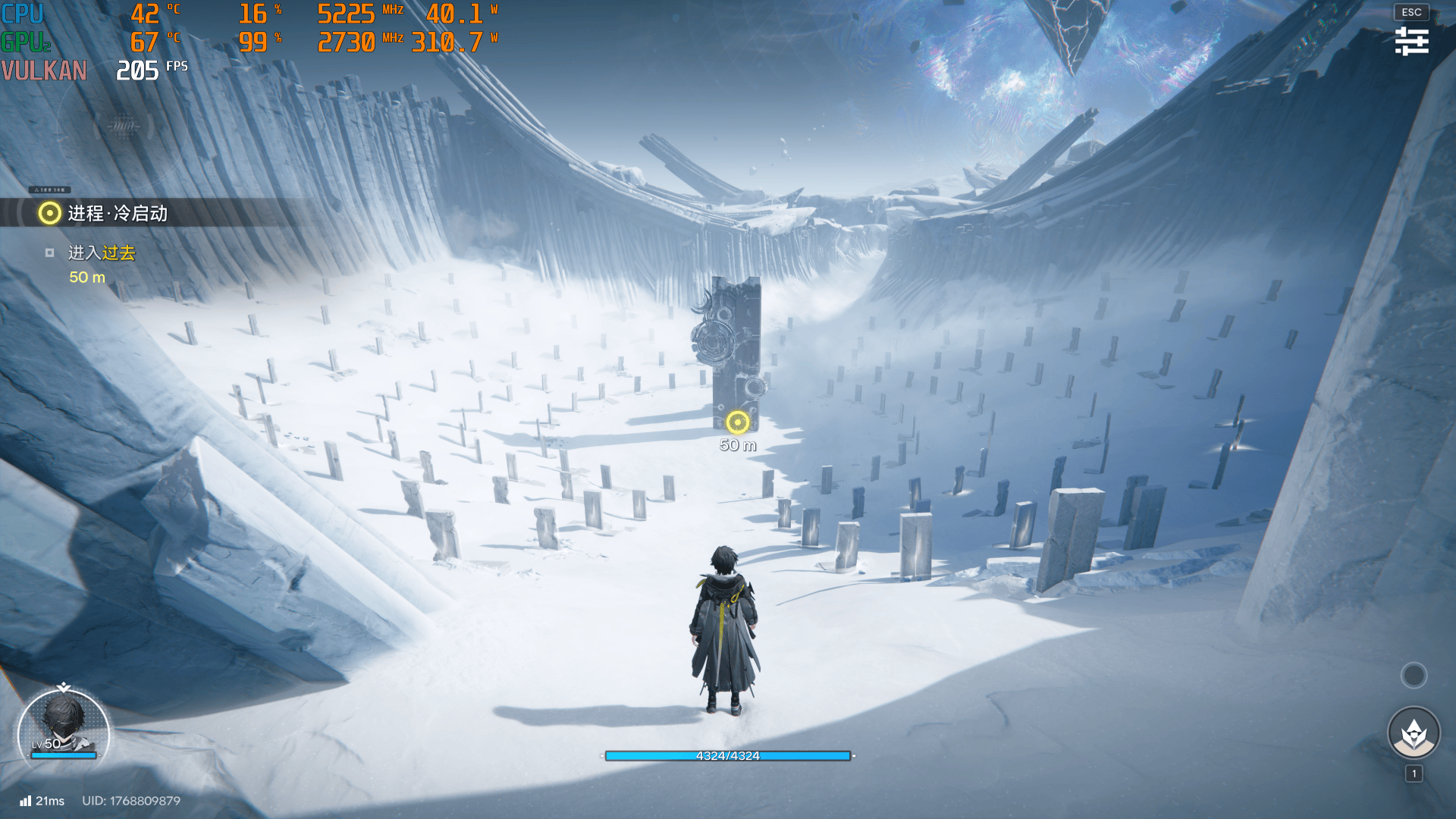This screenshot has height=819, width=1456.
Task: Click the small round button above the skill icon
Action: click(x=1414, y=675)
